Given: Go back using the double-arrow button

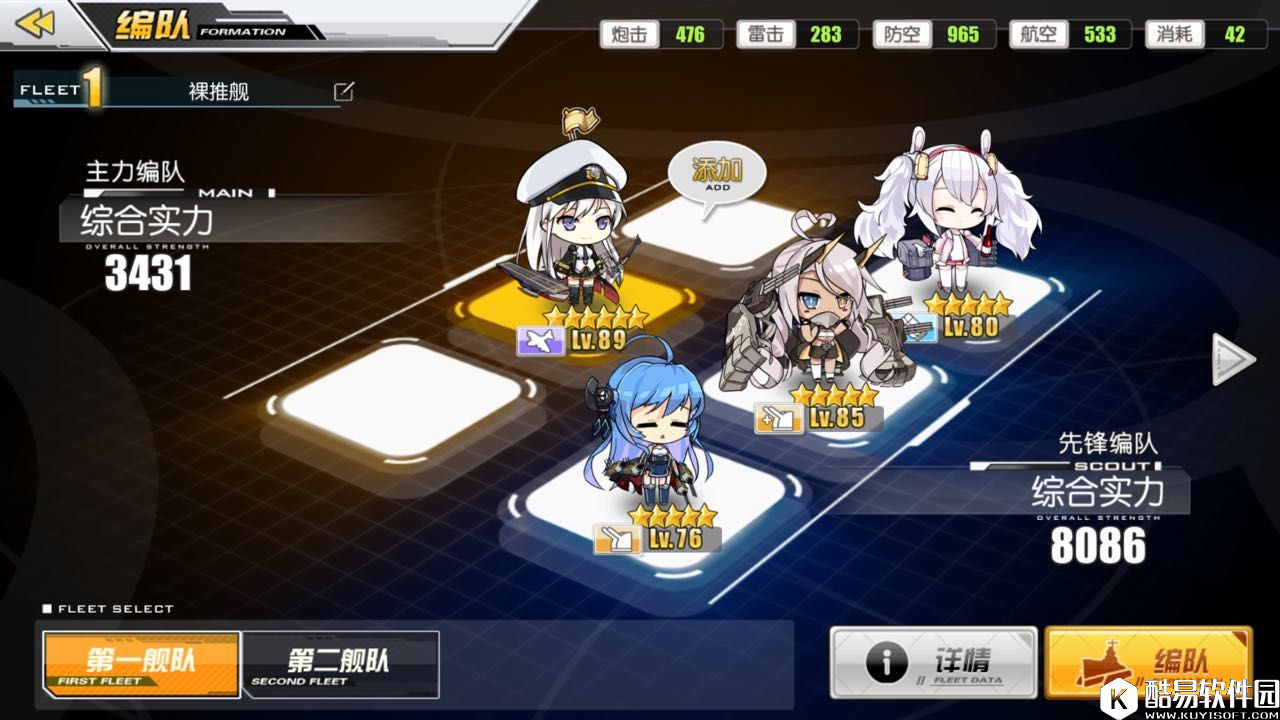Looking at the screenshot, I should 36,23.
